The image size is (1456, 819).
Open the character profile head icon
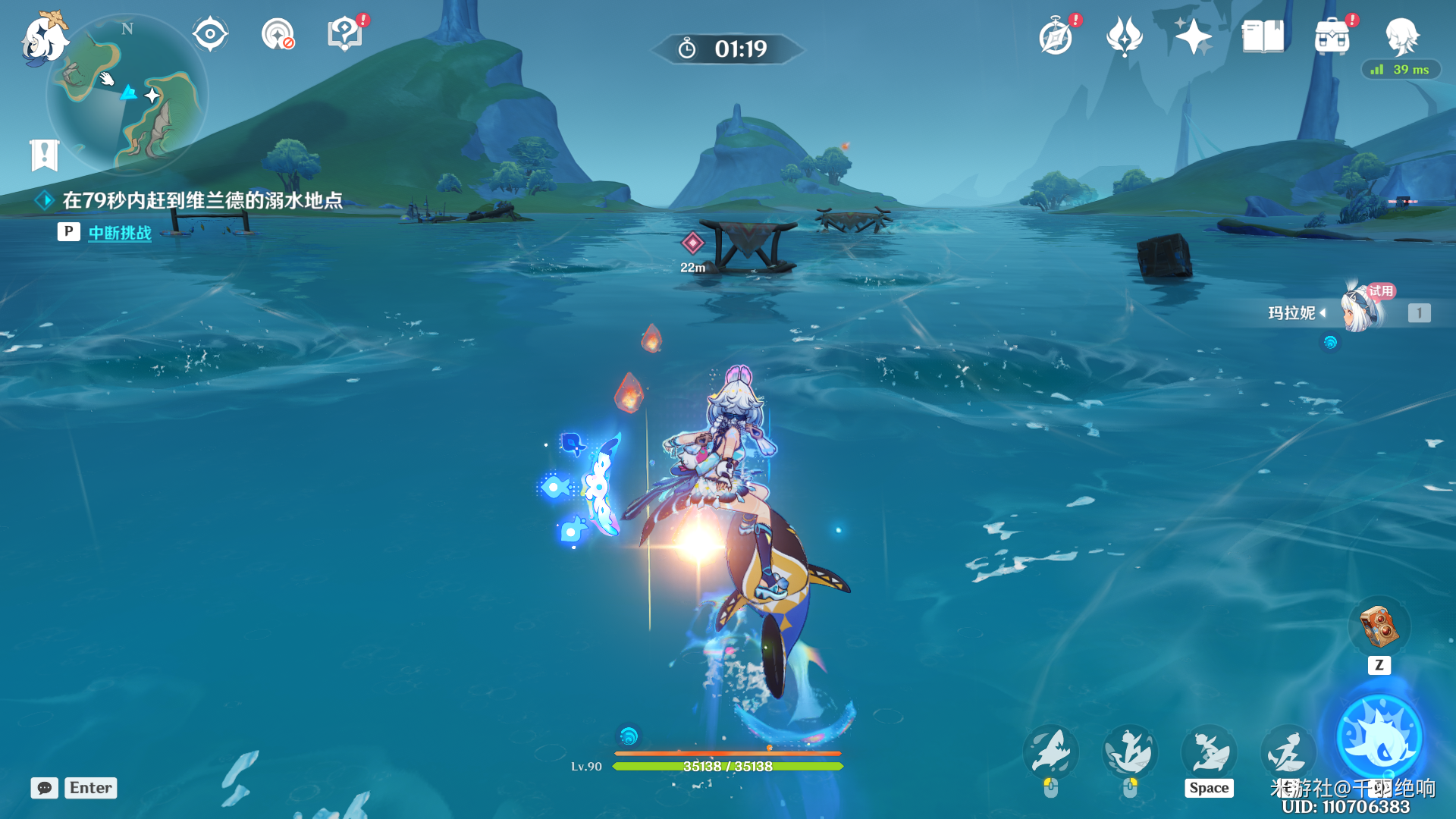coord(1401,36)
